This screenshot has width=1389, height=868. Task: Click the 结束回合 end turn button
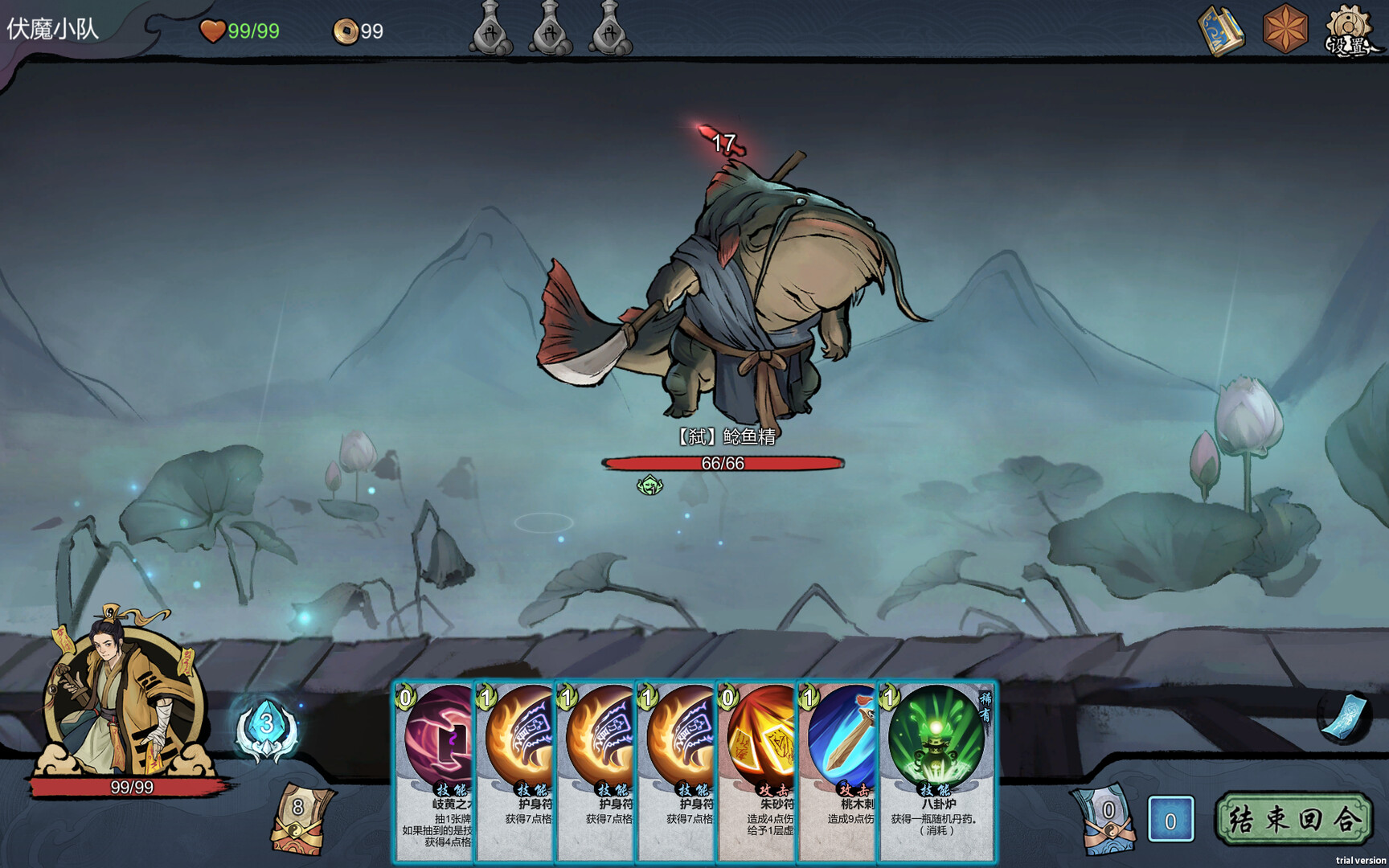tap(1293, 819)
